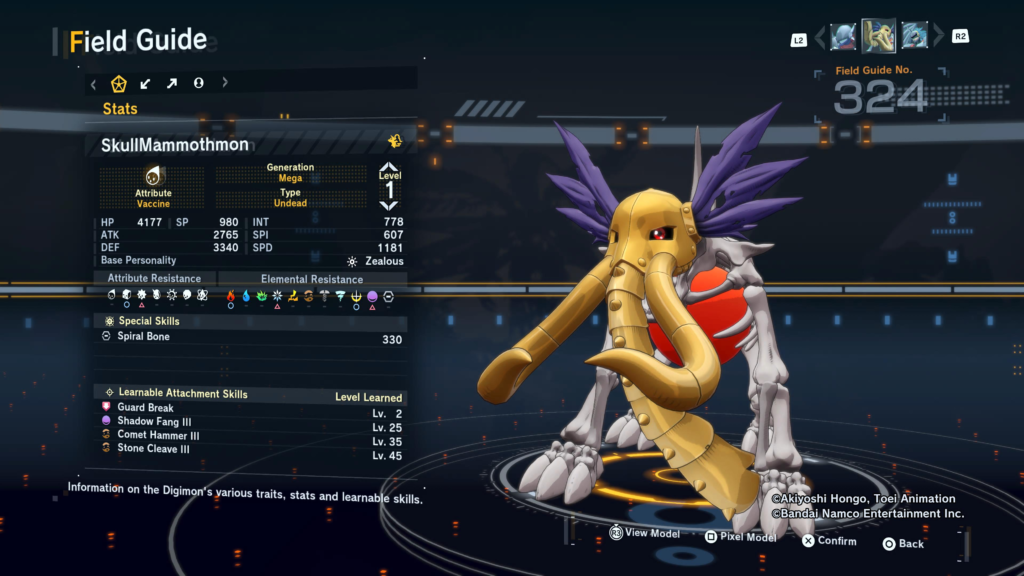Viewport: 1024px width, 576px height.
Task: Show the profile silhouette tab
Action: [x=198, y=83]
